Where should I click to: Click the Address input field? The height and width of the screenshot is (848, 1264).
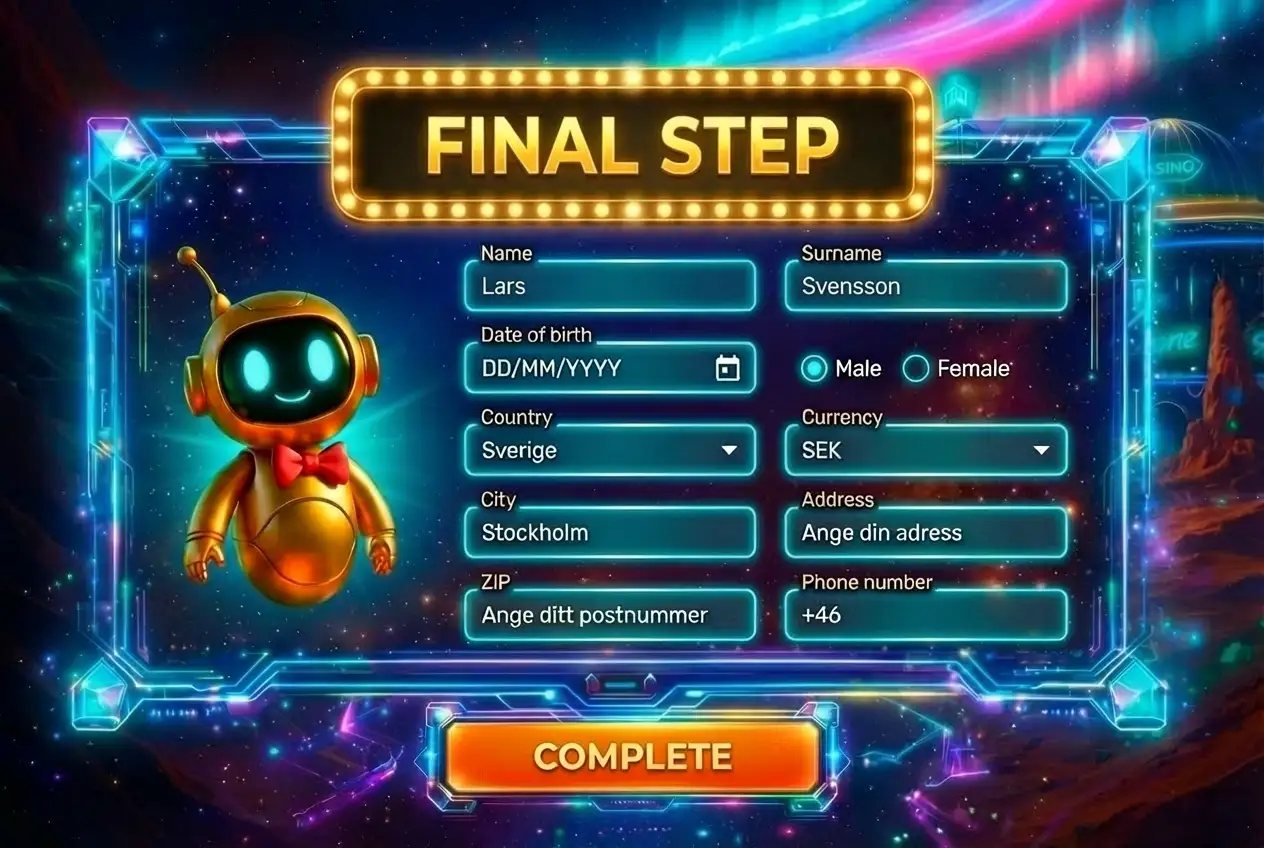pyautogui.click(x=925, y=533)
